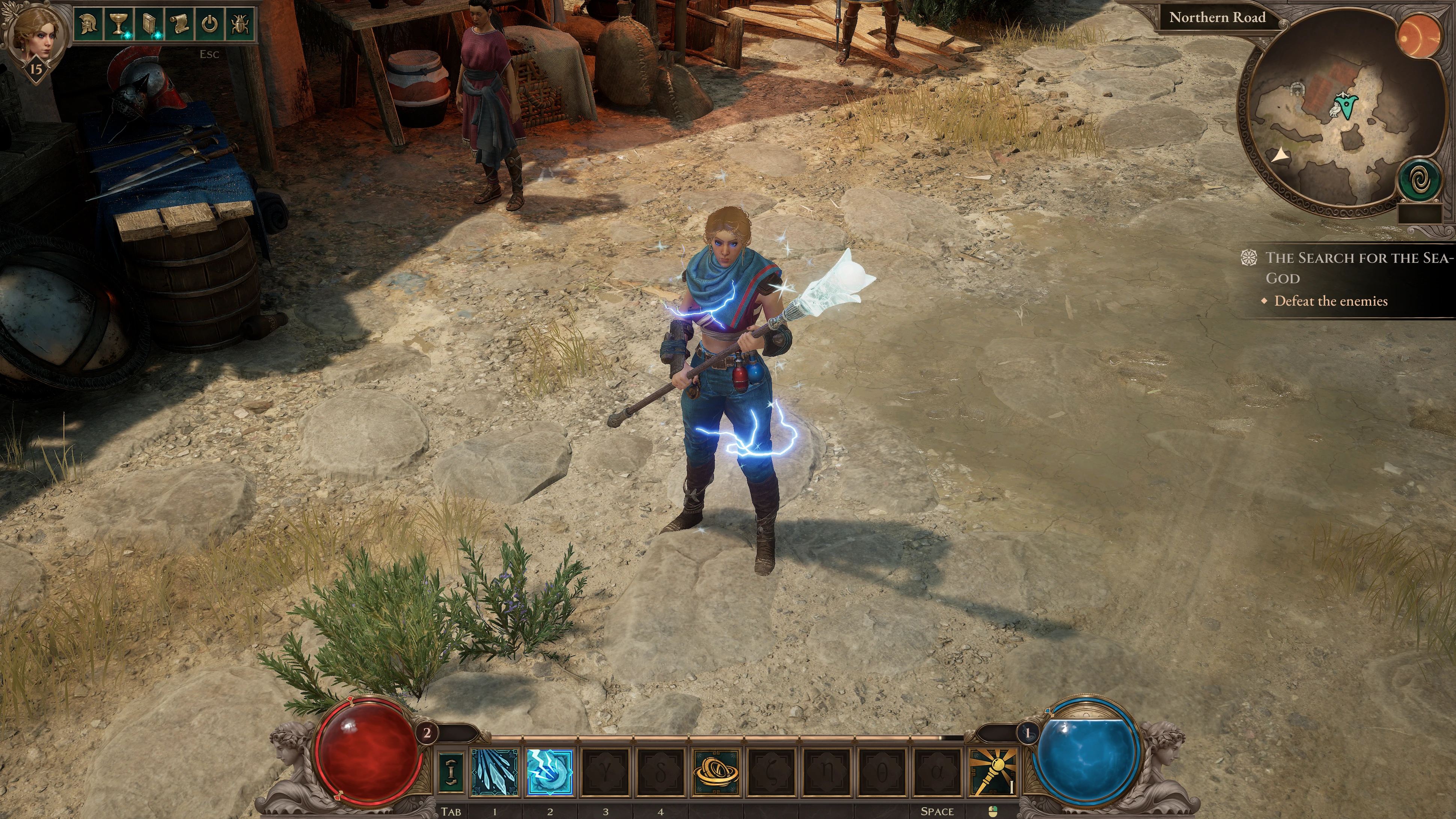Activate the lightning swirl skill

point(549,772)
